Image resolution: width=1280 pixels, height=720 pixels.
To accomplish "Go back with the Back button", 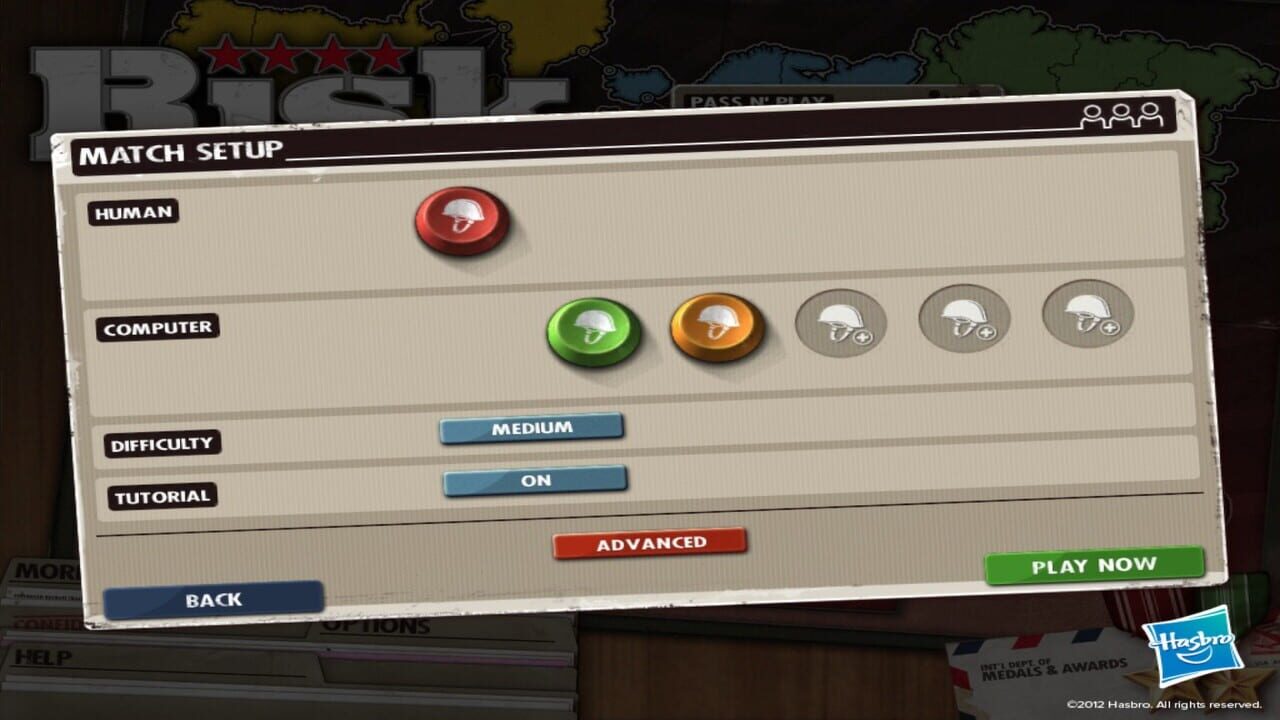I will tap(213, 598).
